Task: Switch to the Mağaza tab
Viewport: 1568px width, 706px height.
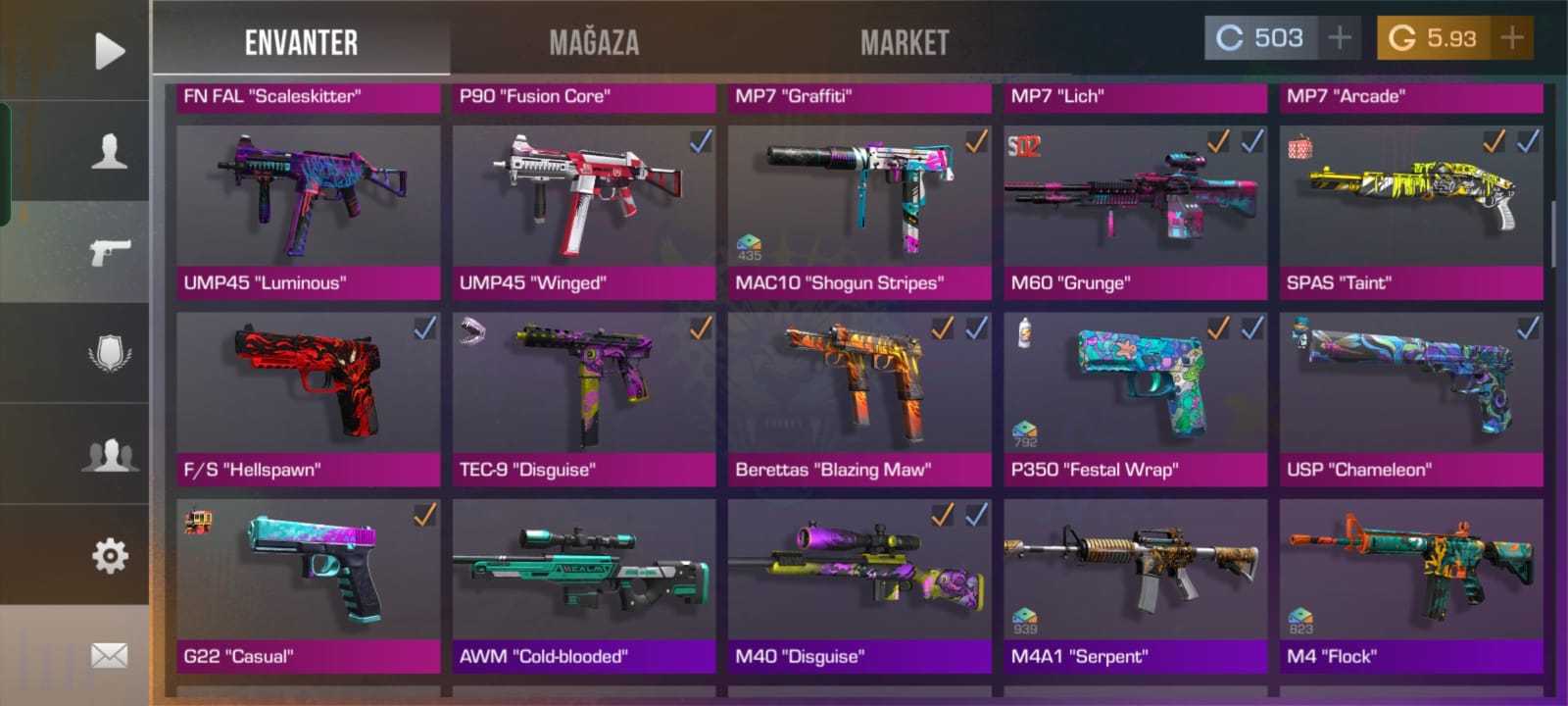Action: [594, 42]
